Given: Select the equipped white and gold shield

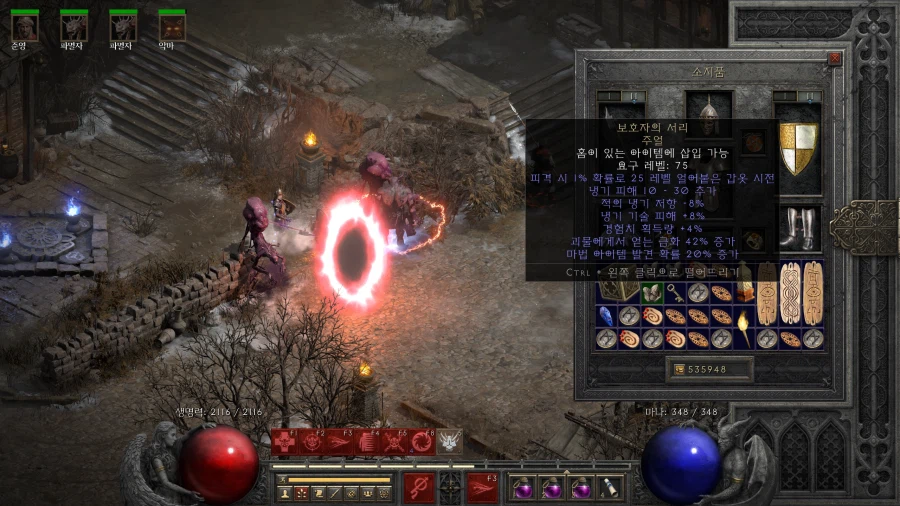Looking at the screenshot, I should [x=798, y=143].
